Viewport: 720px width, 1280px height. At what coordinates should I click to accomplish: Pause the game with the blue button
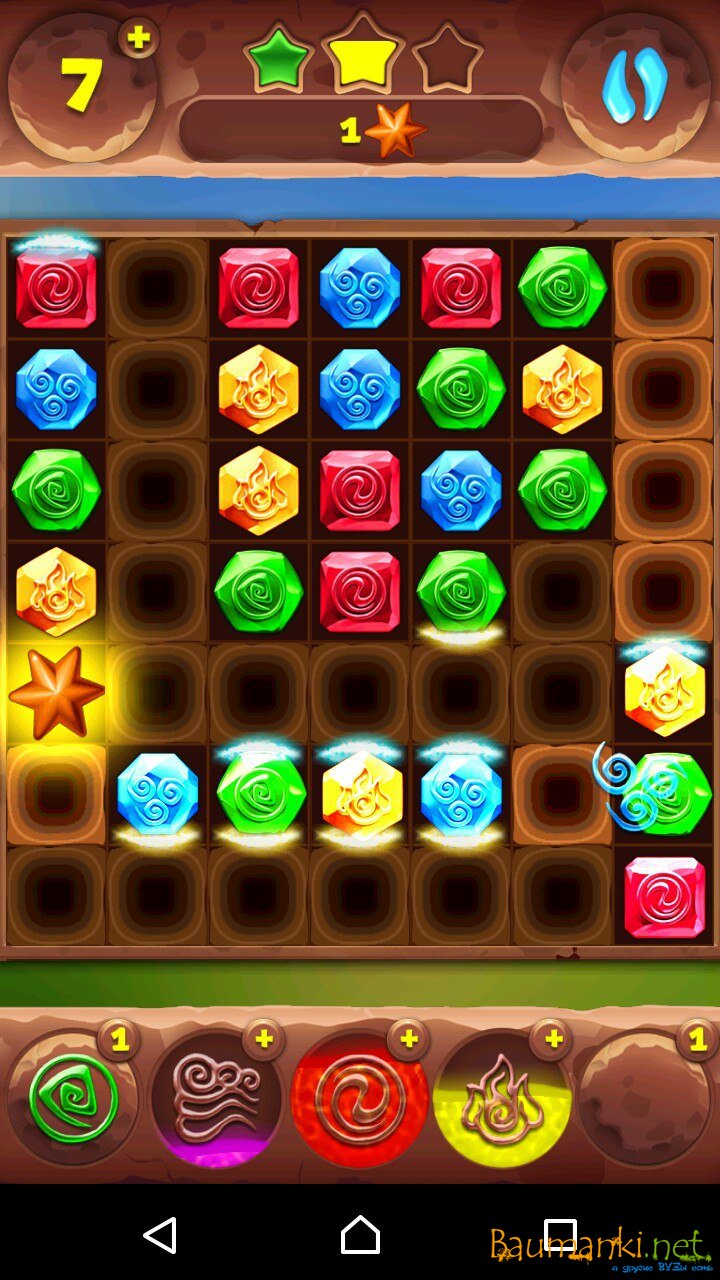coord(635,88)
